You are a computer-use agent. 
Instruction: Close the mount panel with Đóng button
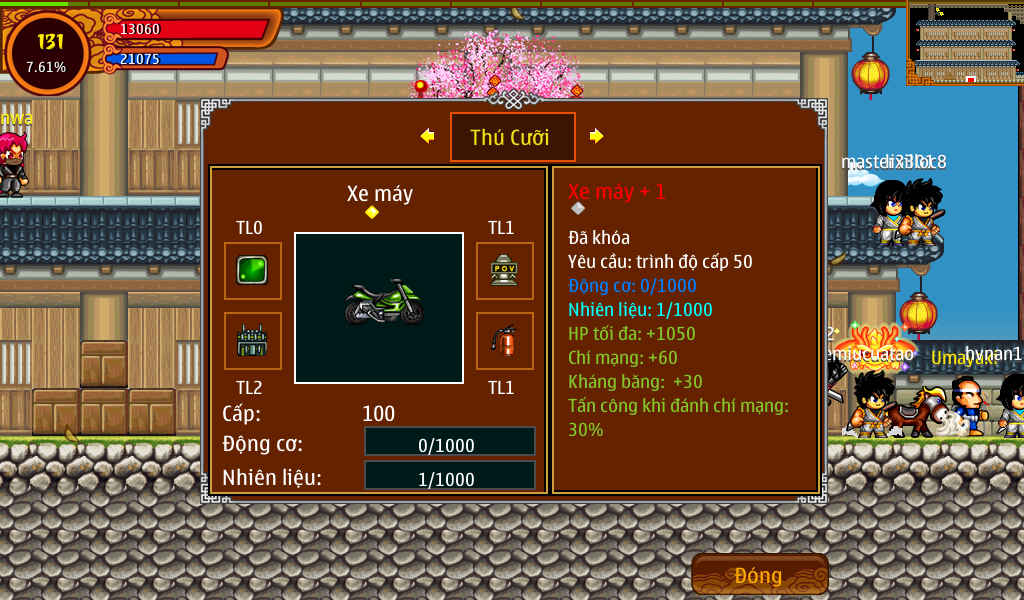coord(759,575)
